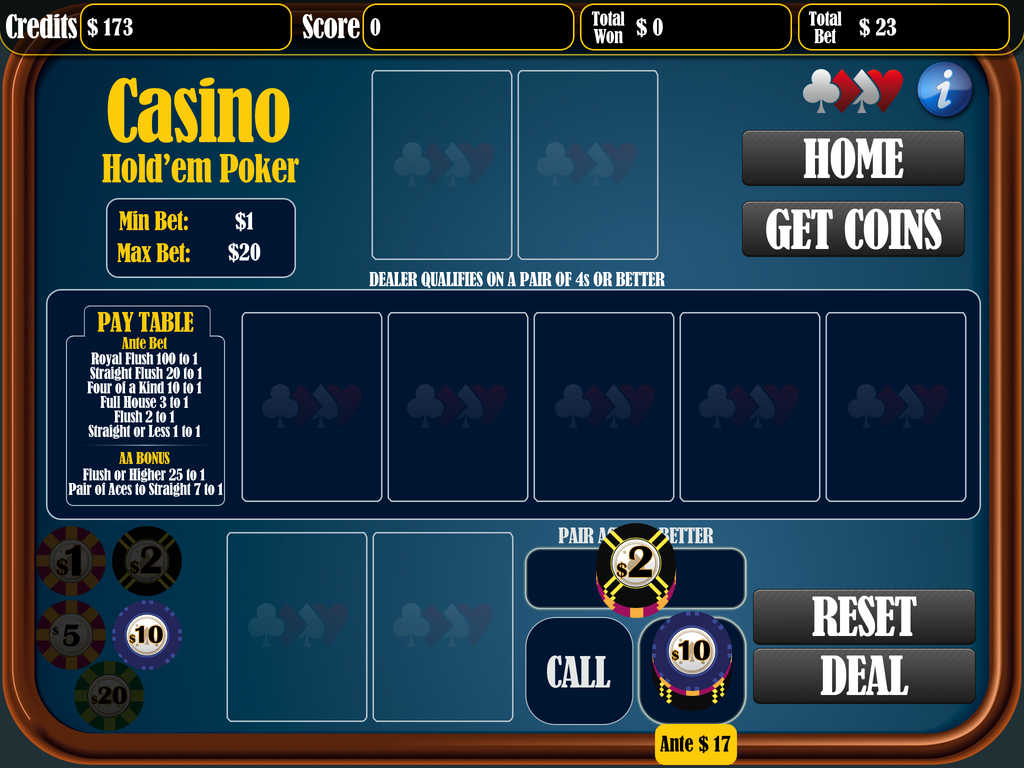This screenshot has height=768, width=1024.
Task: Click the Pair Aces or Better bonus spot
Action: 635,577
